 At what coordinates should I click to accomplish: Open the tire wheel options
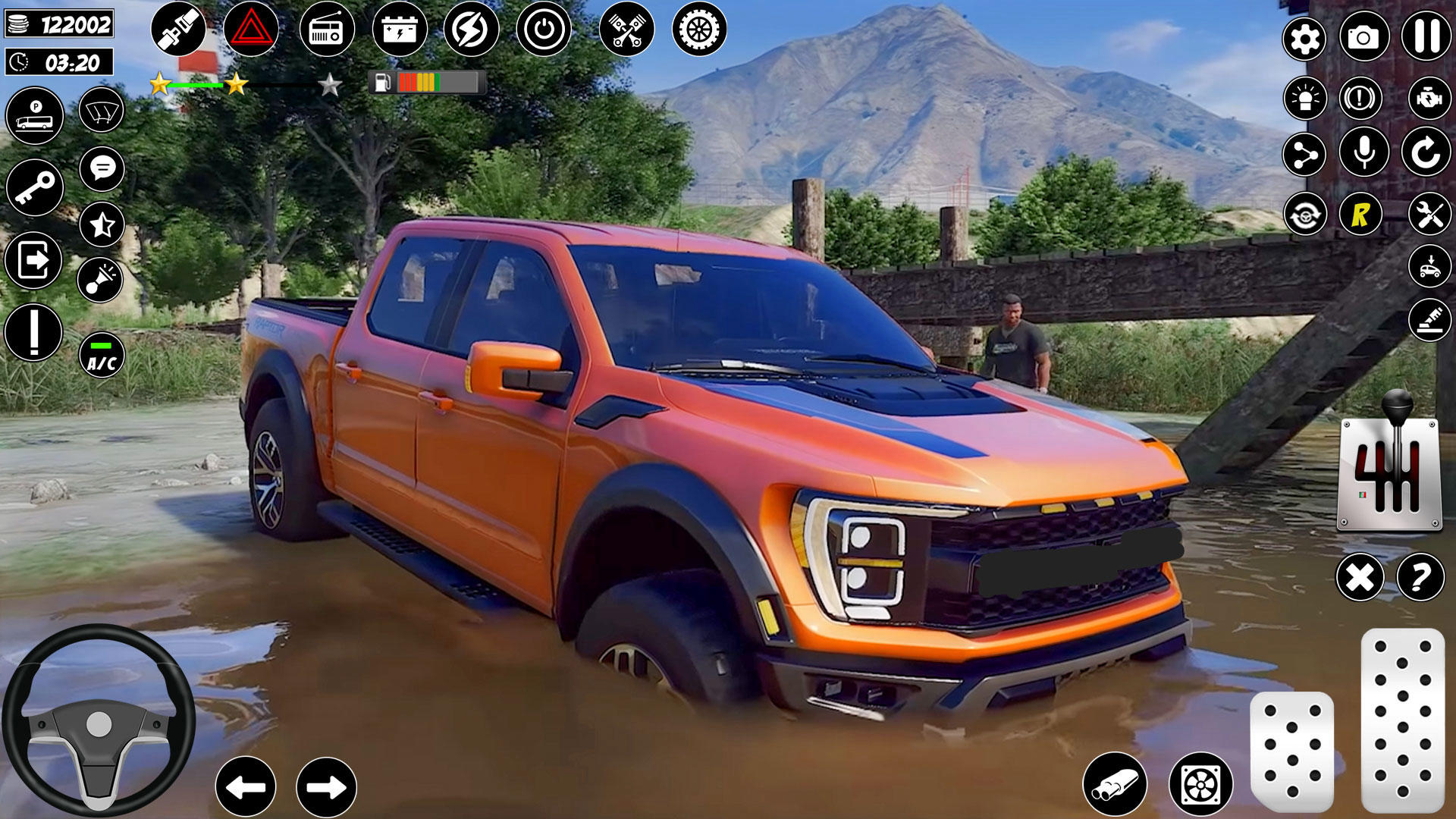click(699, 30)
